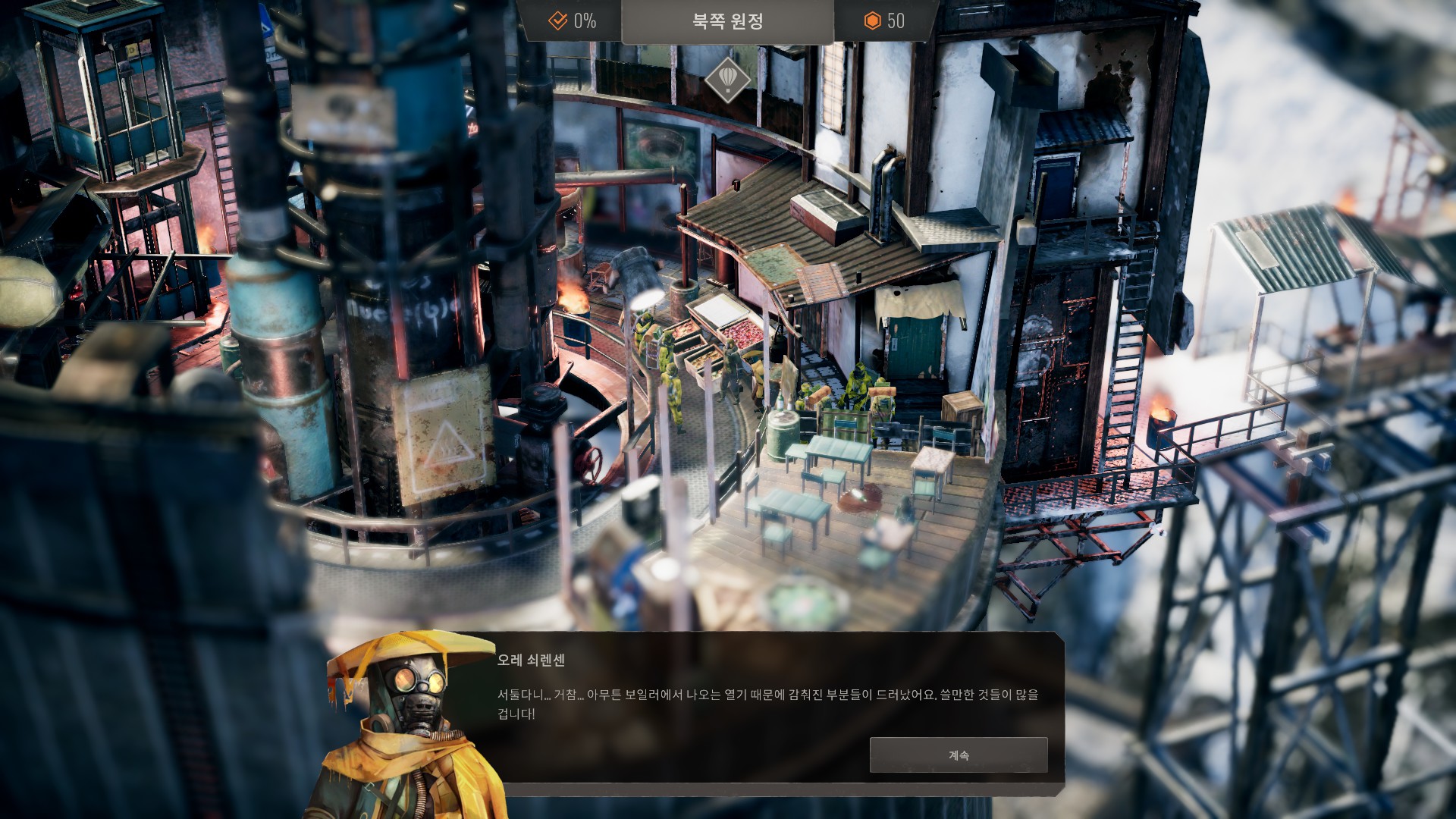
Task: Continue the dialogue with 계속 button
Action: (958, 755)
